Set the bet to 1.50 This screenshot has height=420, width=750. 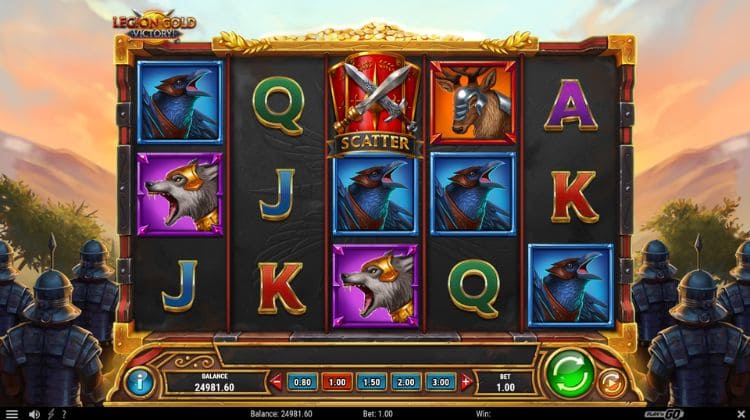coord(373,381)
